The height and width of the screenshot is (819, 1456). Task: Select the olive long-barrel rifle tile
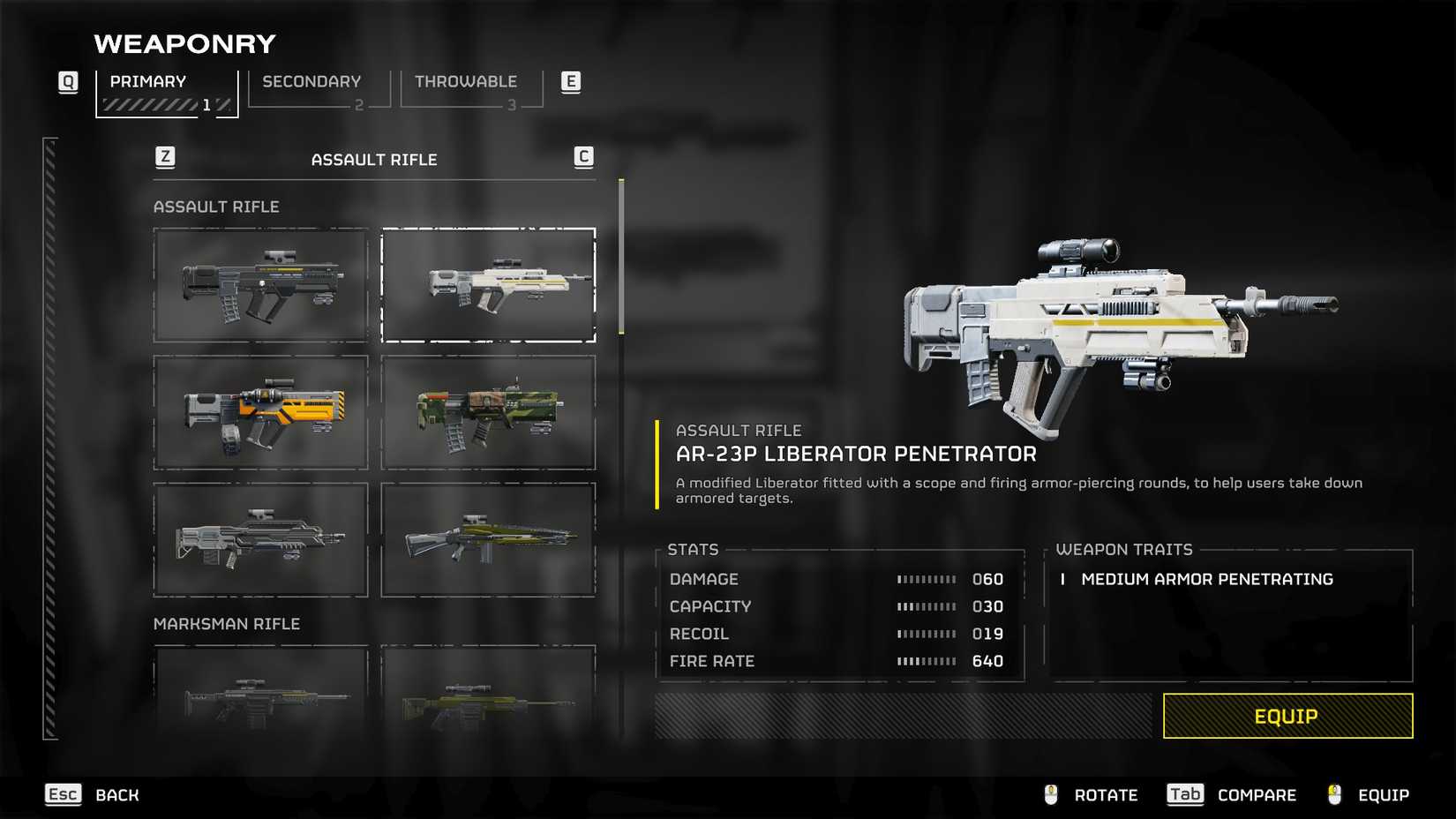point(488,539)
